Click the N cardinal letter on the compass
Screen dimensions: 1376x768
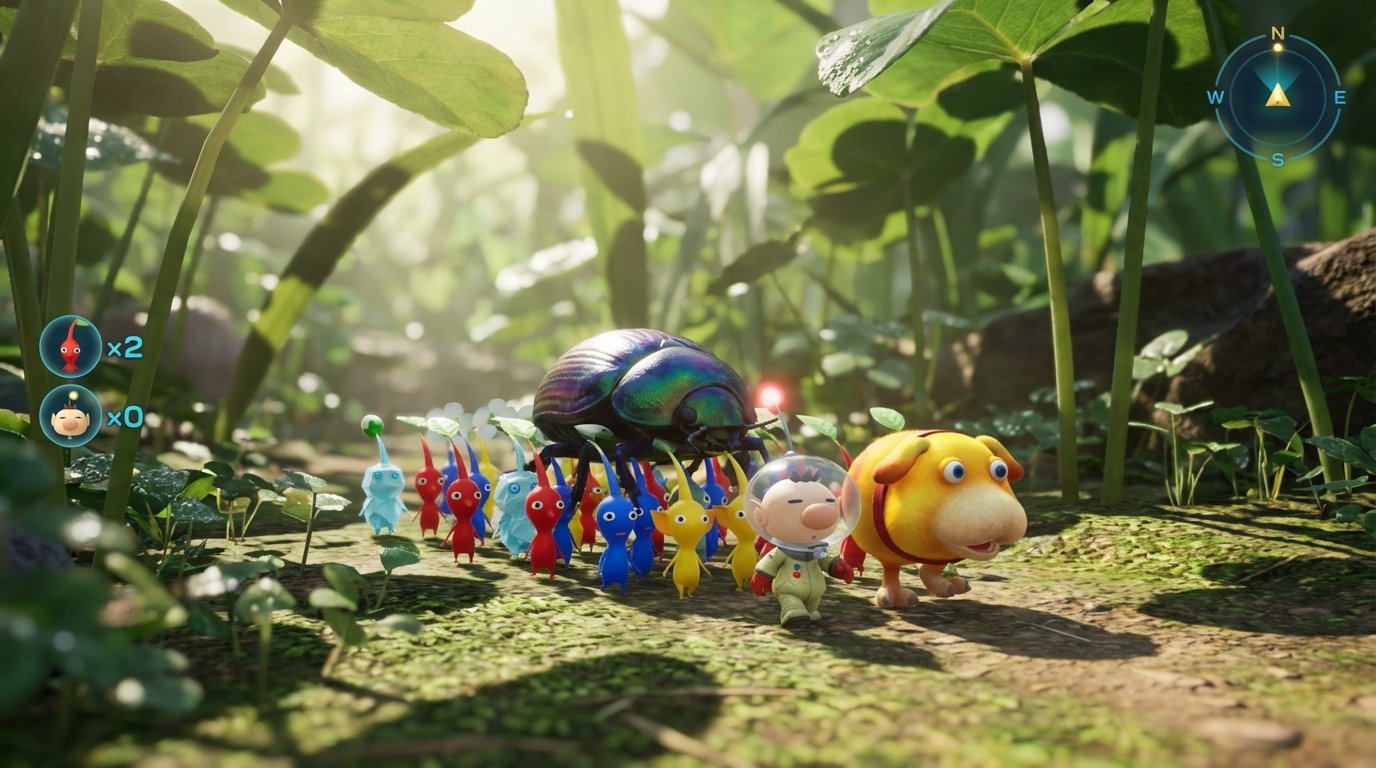coord(1276,32)
